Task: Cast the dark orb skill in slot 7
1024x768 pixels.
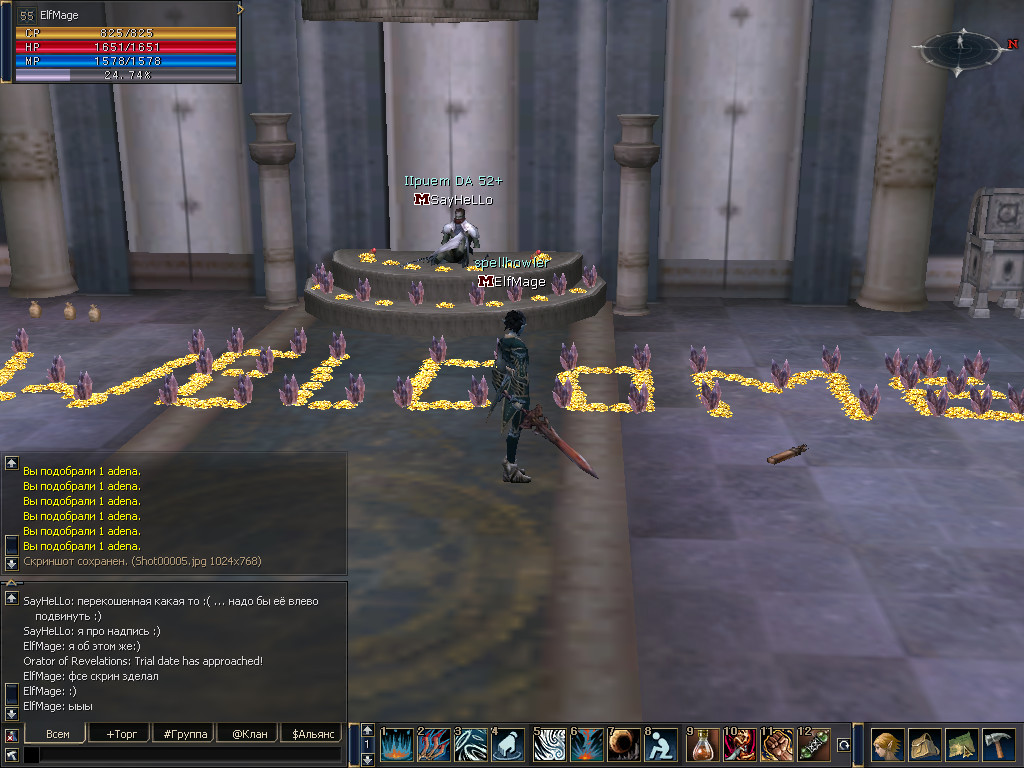Action: (x=624, y=745)
